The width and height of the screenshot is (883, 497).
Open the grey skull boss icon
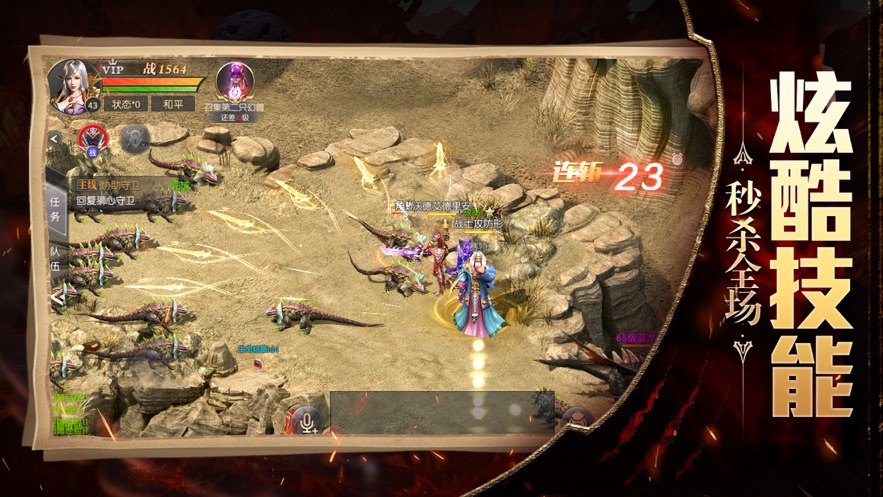[133, 138]
